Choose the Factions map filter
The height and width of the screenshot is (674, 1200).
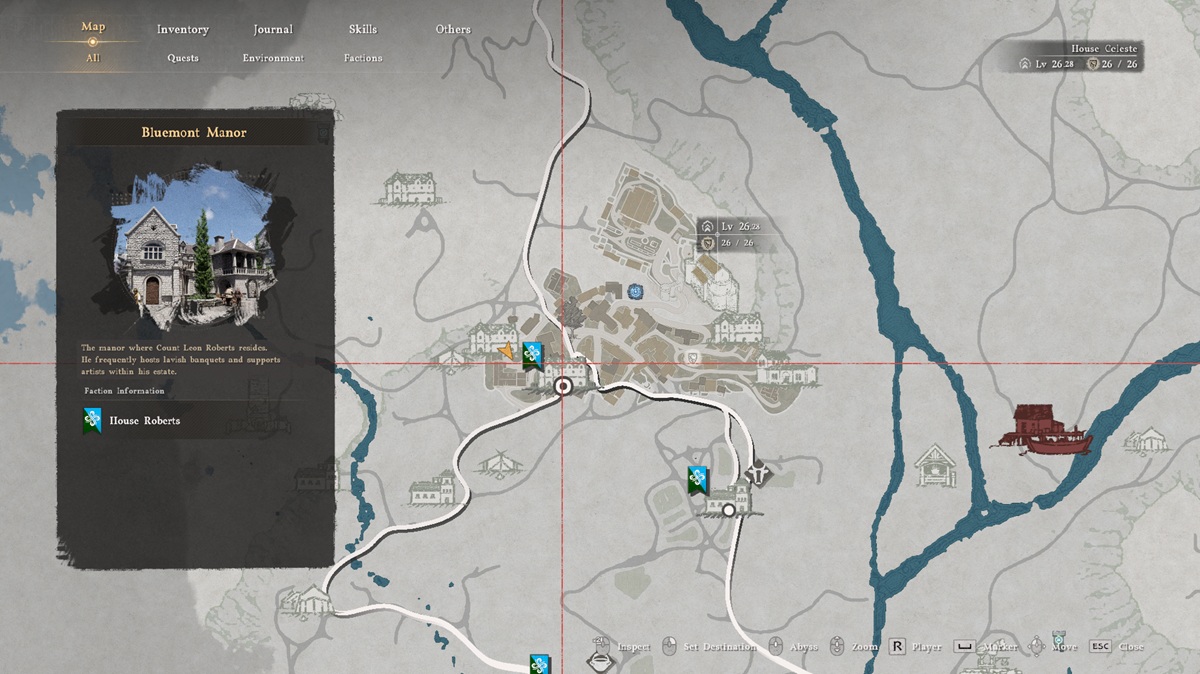tap(363, 58)
